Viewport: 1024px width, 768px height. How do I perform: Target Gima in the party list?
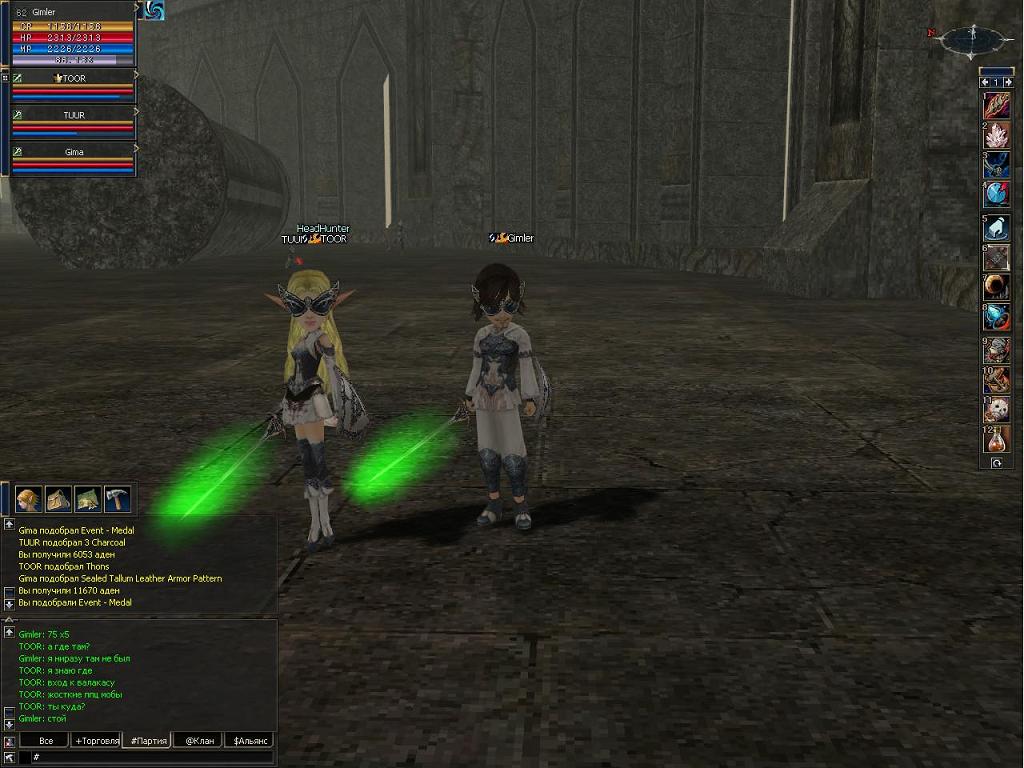coord(73,160)
